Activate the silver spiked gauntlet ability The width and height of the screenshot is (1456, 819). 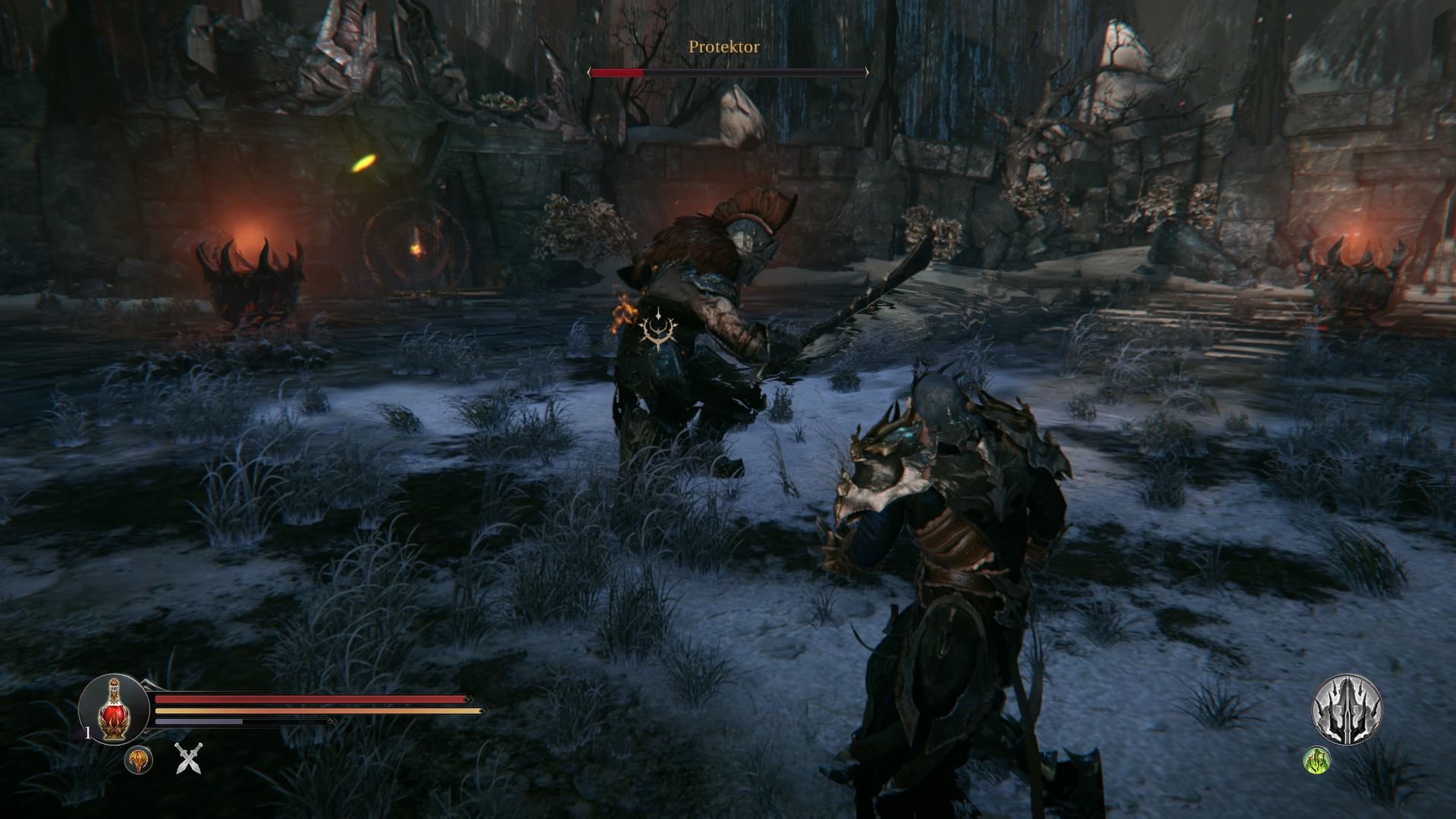(1347, 710)
